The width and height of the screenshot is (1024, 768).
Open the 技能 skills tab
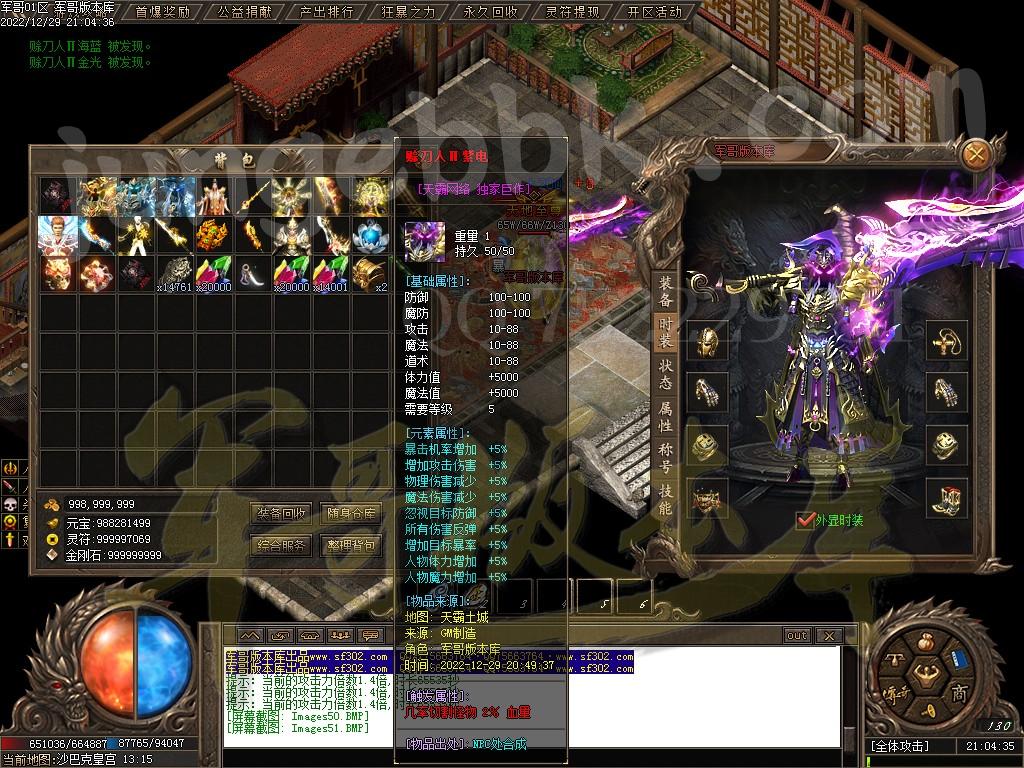pos(665,498)
